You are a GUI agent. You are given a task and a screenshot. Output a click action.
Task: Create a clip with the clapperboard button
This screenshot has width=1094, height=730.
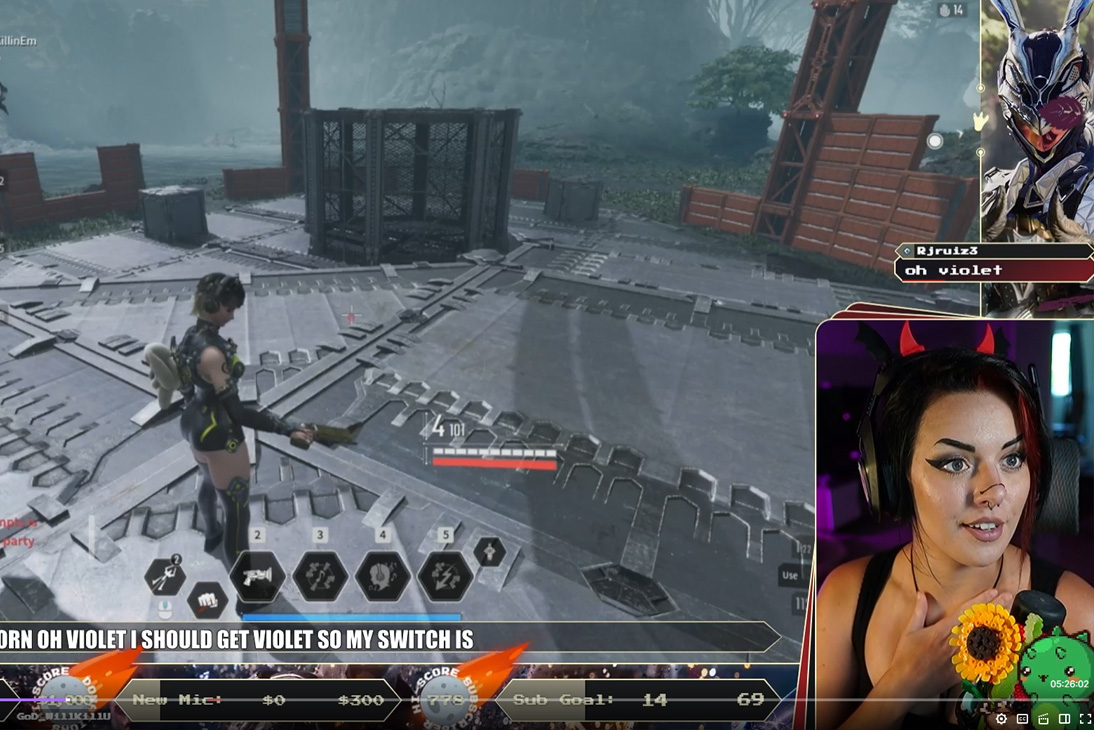click(1043, 718)
